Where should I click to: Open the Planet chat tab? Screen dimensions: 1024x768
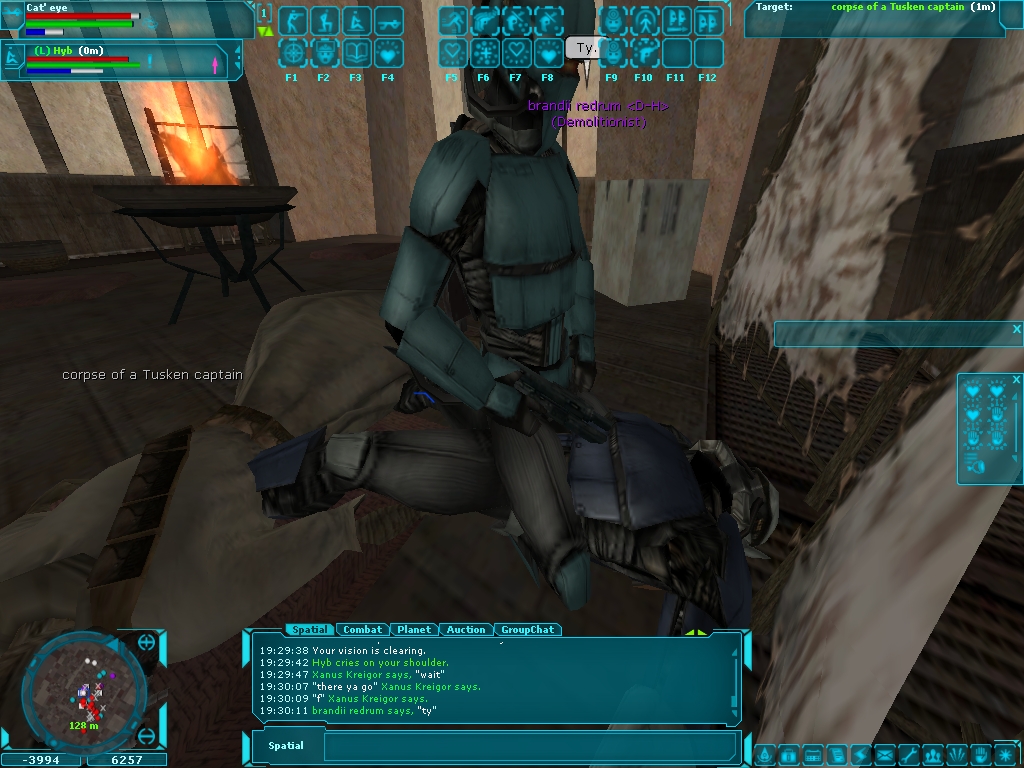(413, 630)
